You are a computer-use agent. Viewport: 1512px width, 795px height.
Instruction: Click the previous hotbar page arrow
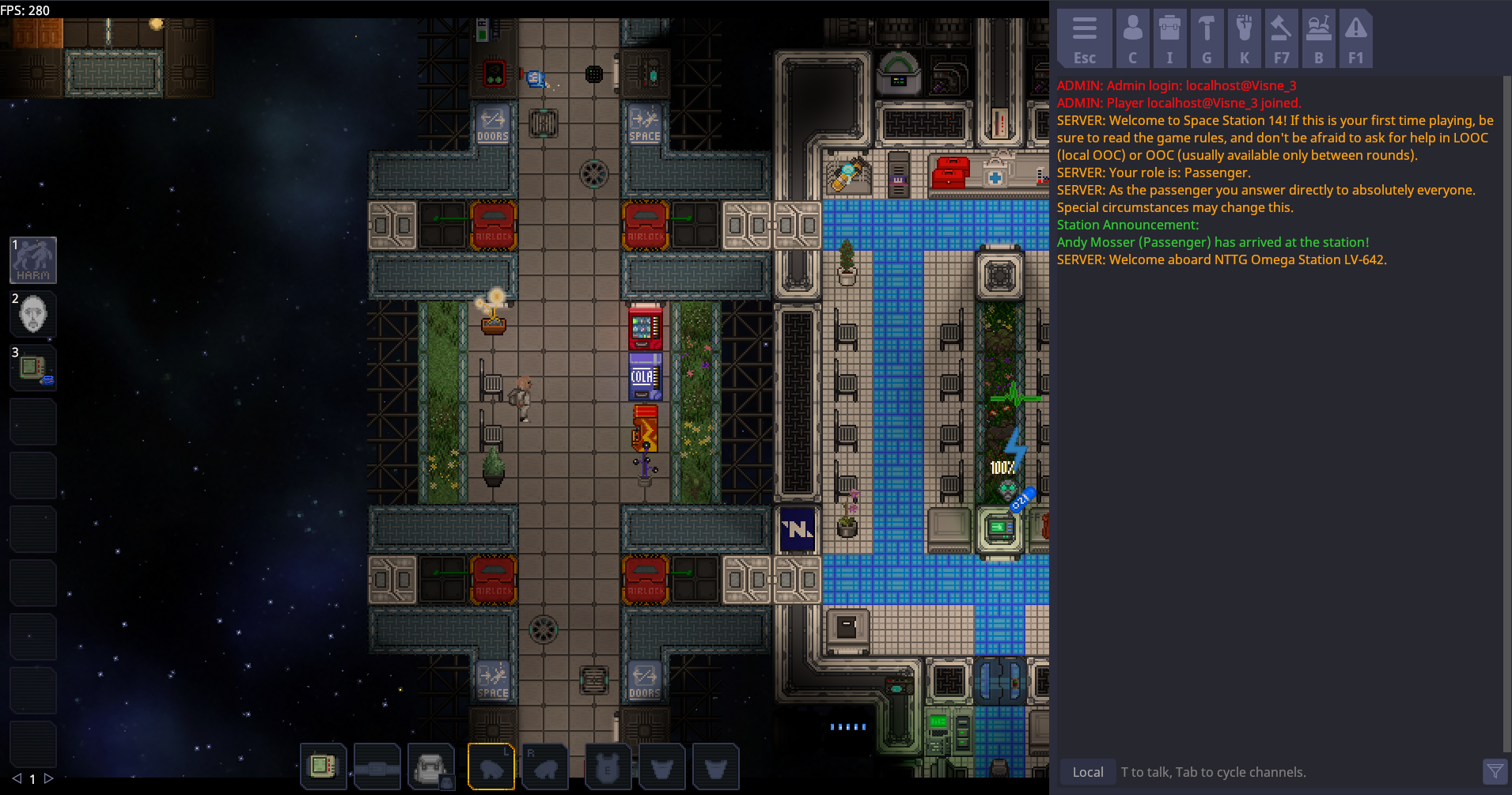point(18,778)
